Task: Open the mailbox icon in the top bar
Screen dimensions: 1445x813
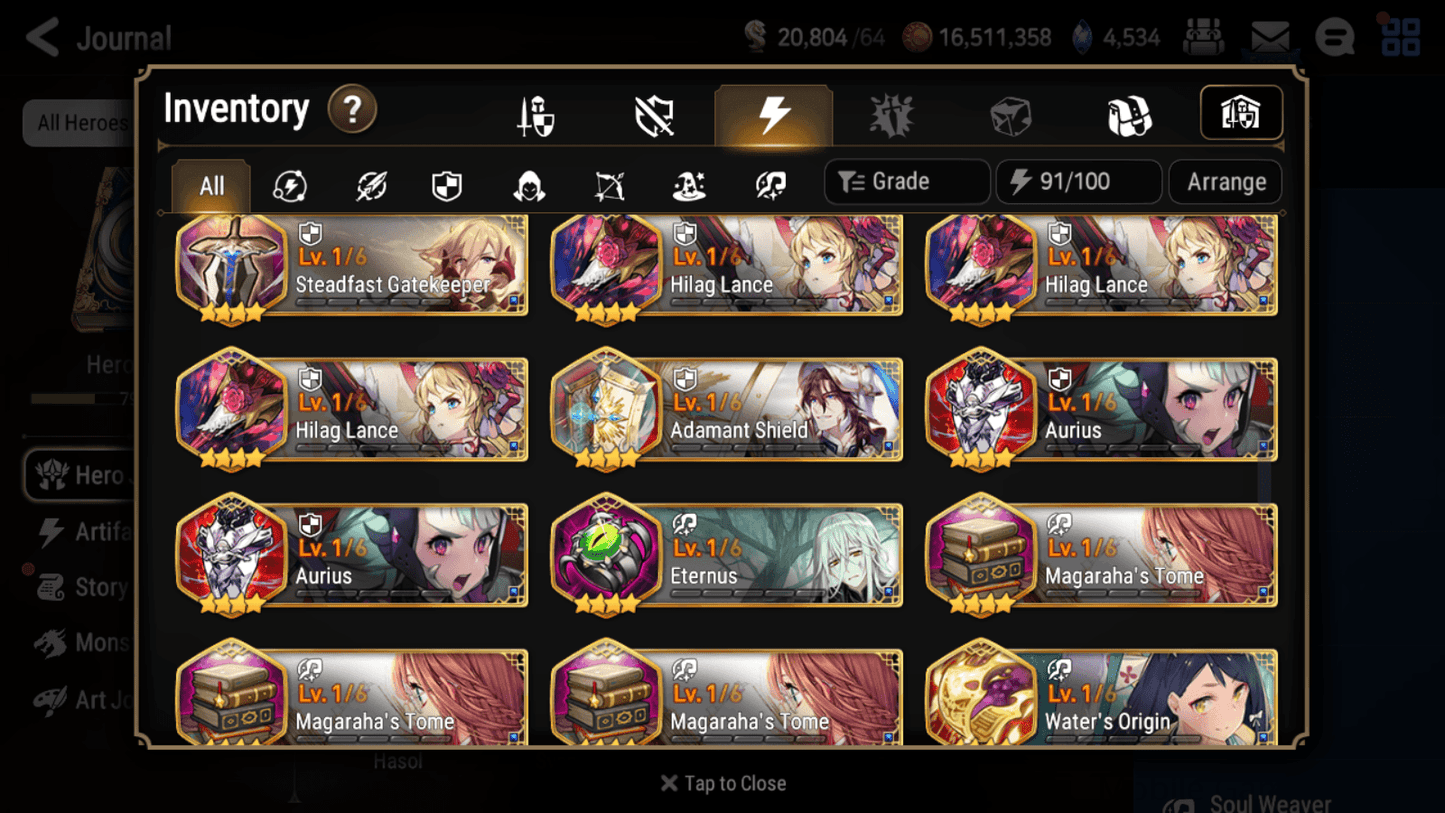Action: tap(1269, 36)
